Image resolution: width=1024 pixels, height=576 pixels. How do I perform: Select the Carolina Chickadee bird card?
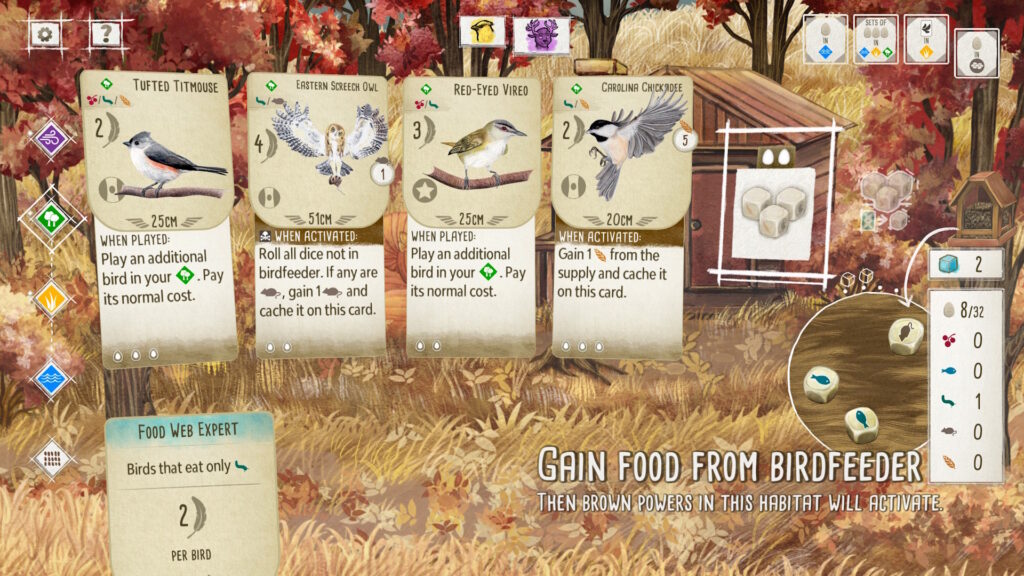[622, 215]
